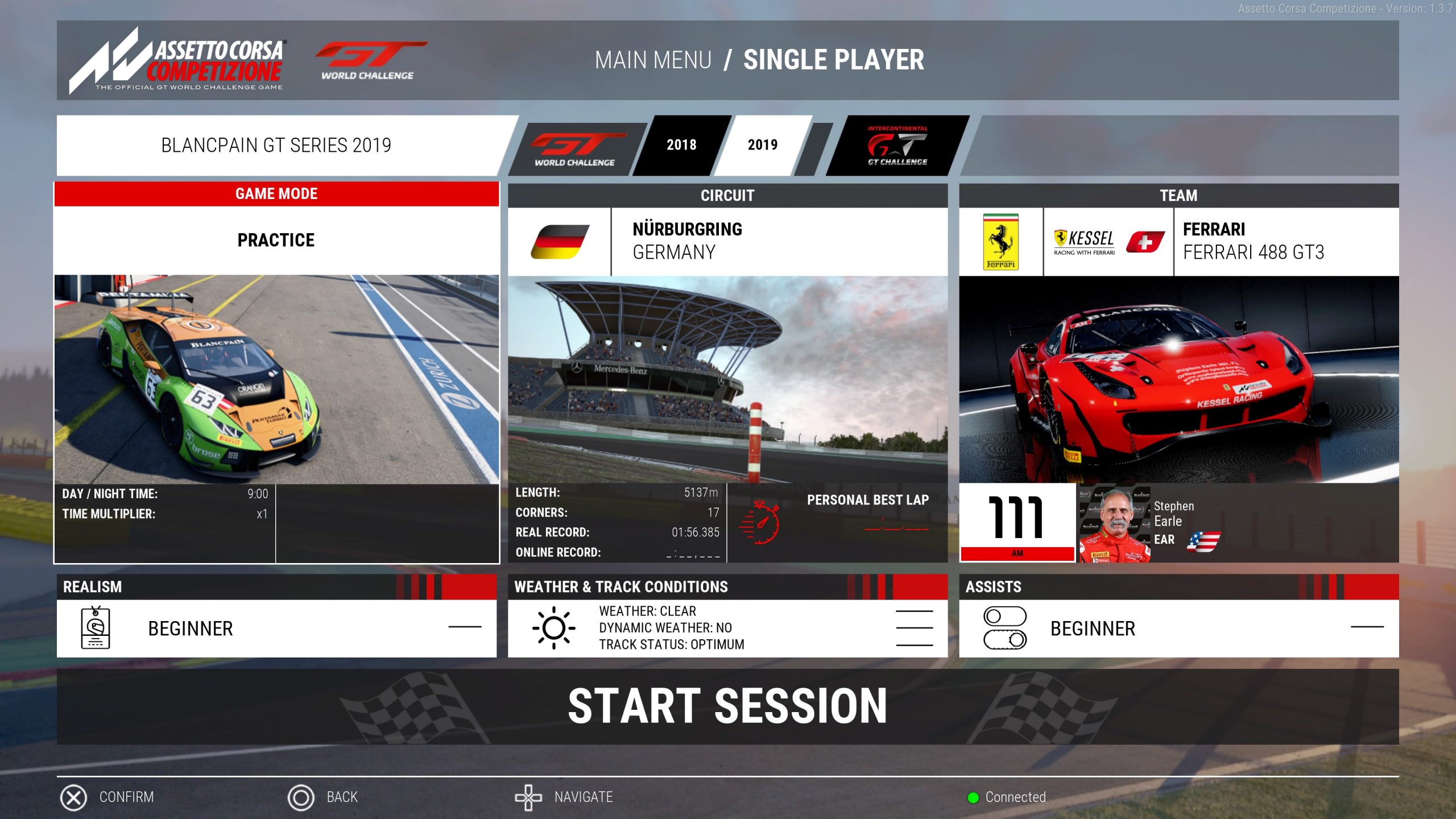Viewport: 1456px width, 819px height.
Task: Change the Realism setting from Beginner
Action: pyautogui.click(x=276, y=628)
